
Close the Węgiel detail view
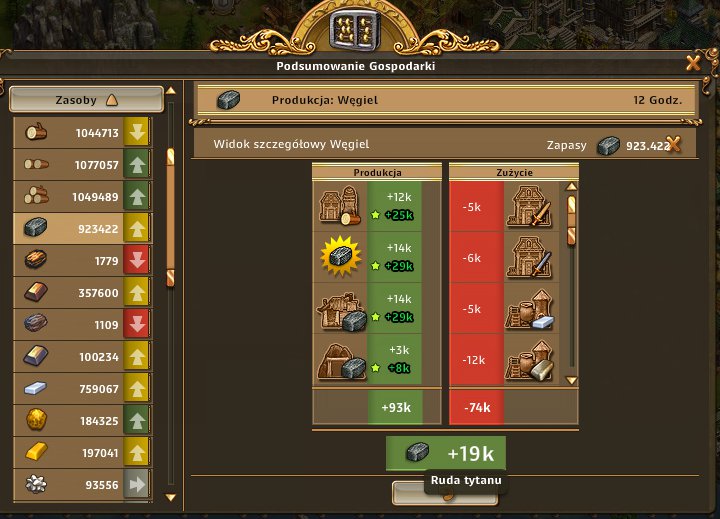[x=674, y=144]
